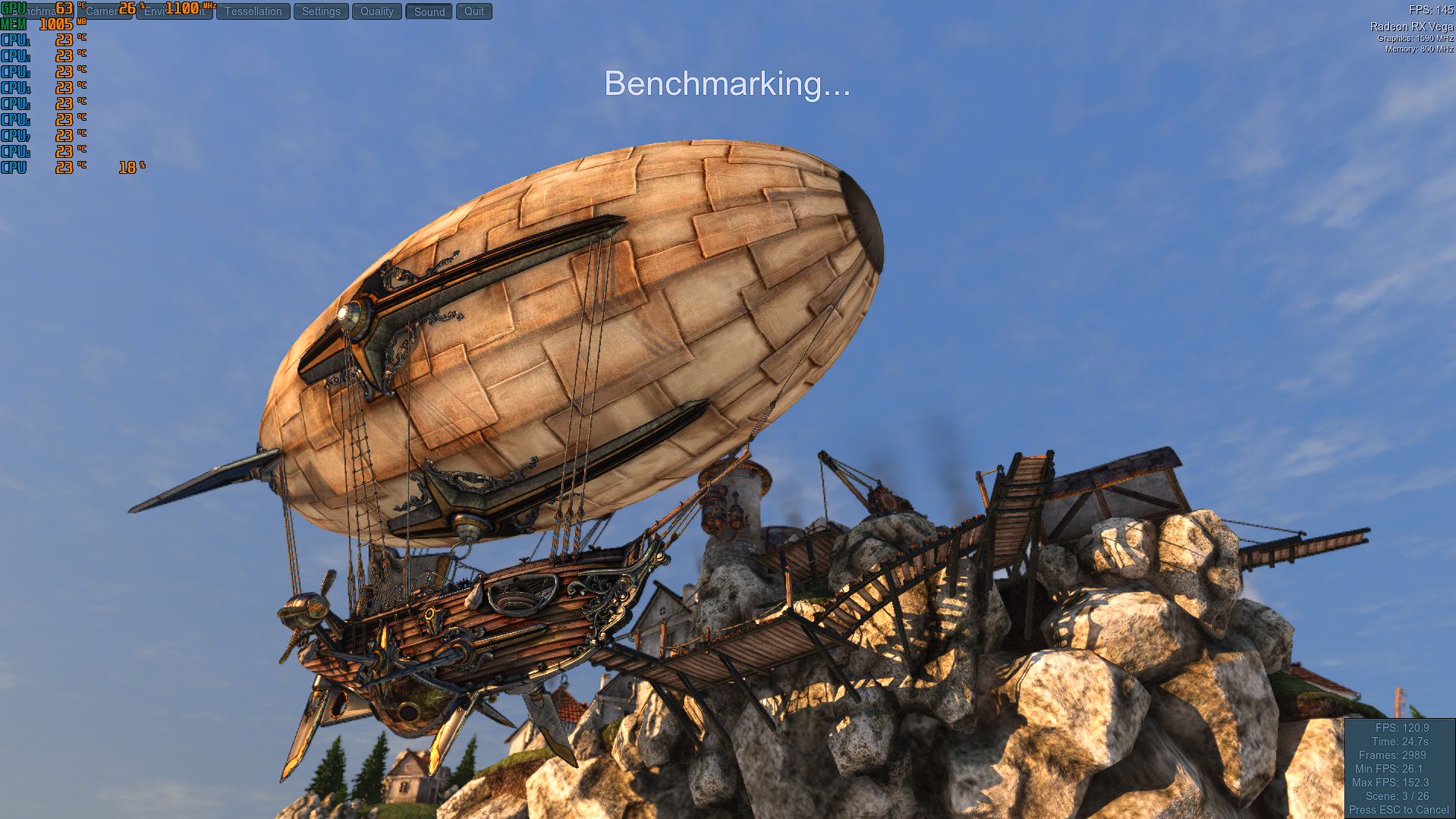
Task: Select the Camera mode control
Action: [104, 11]
